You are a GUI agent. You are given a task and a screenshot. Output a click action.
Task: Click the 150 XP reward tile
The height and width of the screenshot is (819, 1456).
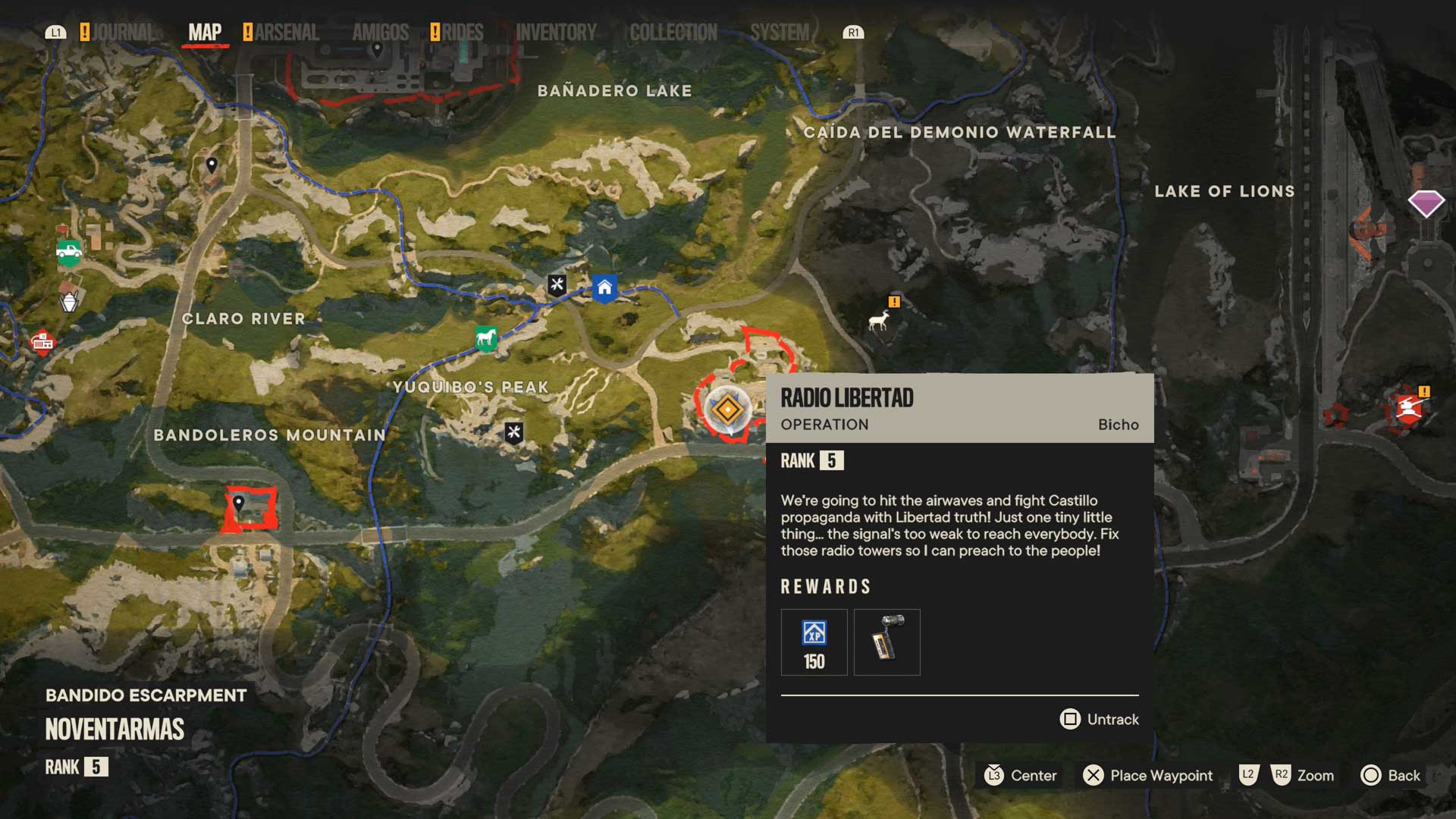814,642
